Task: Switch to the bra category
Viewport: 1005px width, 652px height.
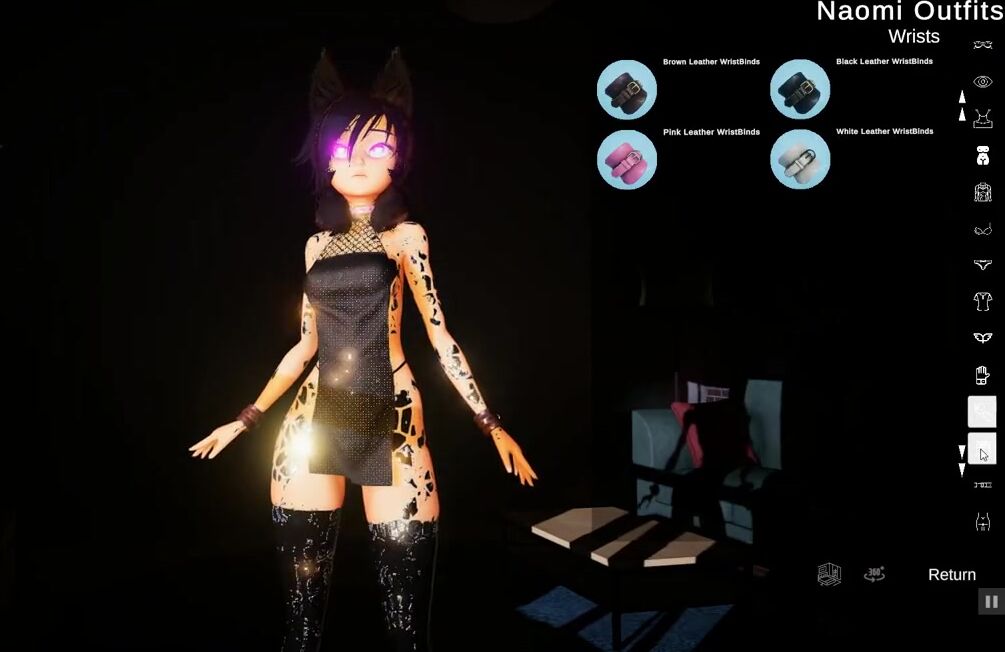Action: [982, 230]
